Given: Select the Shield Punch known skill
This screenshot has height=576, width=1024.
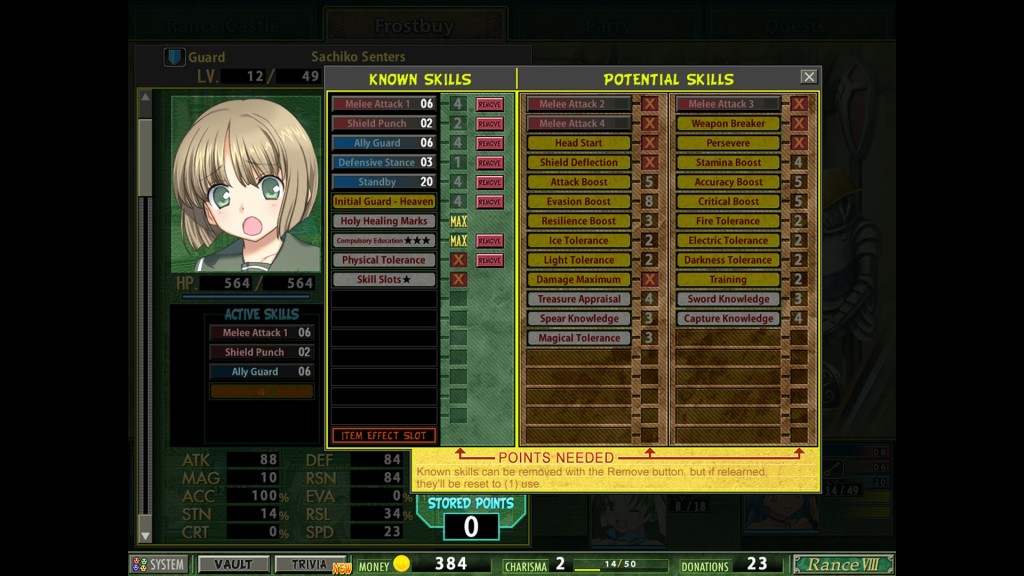Looking at the screenshot, I should pyautogui.click(x=384, y=123).
